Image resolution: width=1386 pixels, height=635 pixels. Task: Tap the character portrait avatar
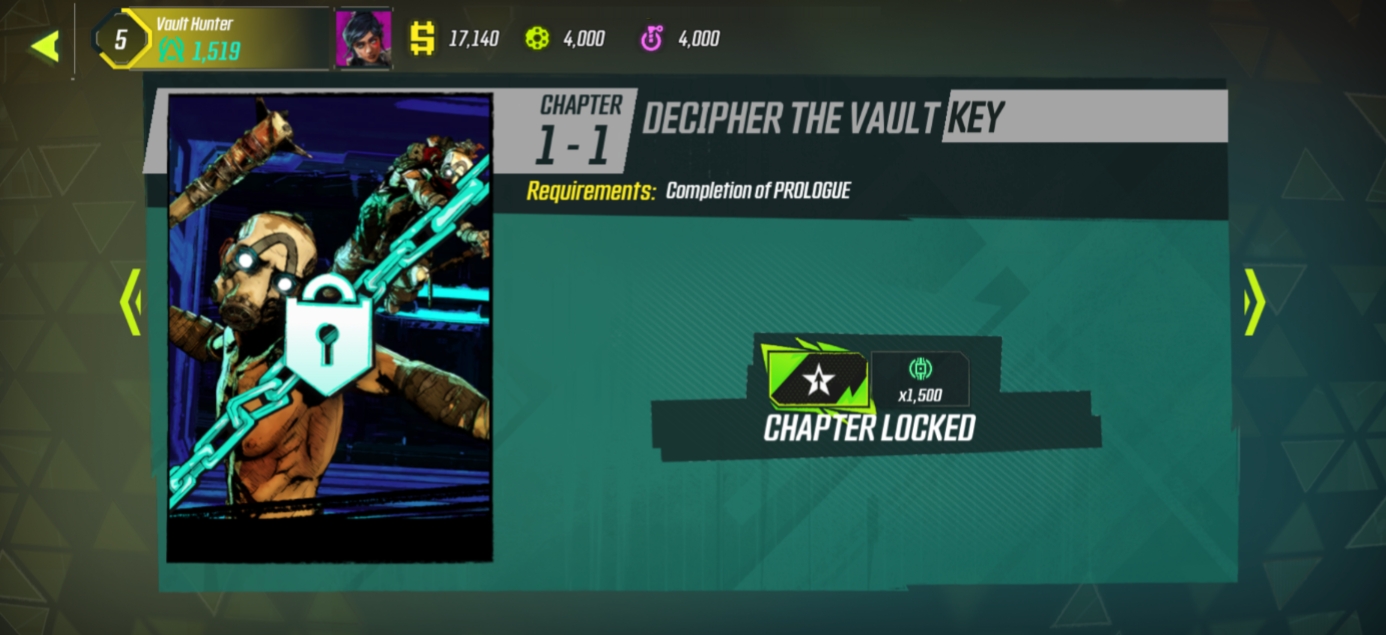(x=362, y=40)
